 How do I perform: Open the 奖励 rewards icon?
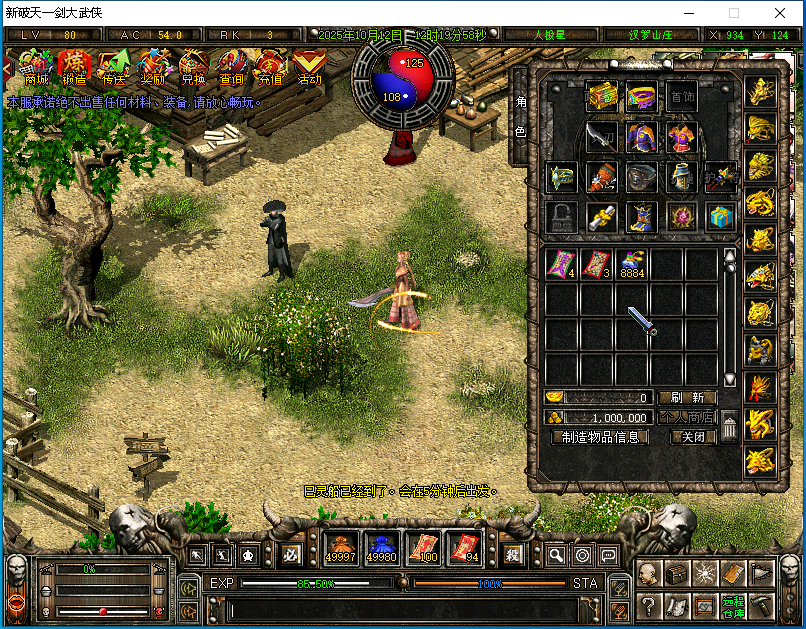pos(153,68)
